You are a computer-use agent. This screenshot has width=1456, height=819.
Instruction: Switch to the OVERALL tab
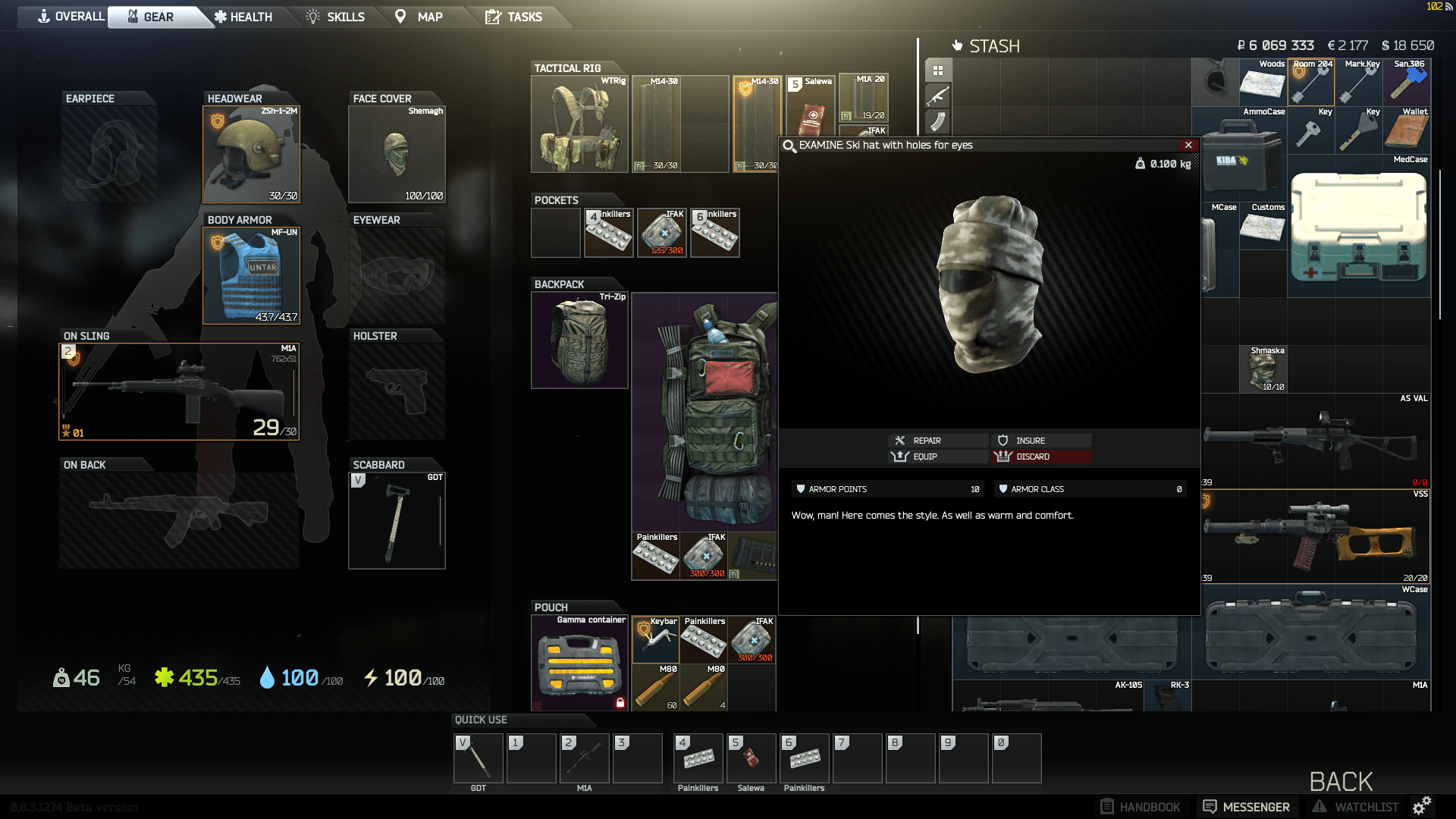[74, 16]
